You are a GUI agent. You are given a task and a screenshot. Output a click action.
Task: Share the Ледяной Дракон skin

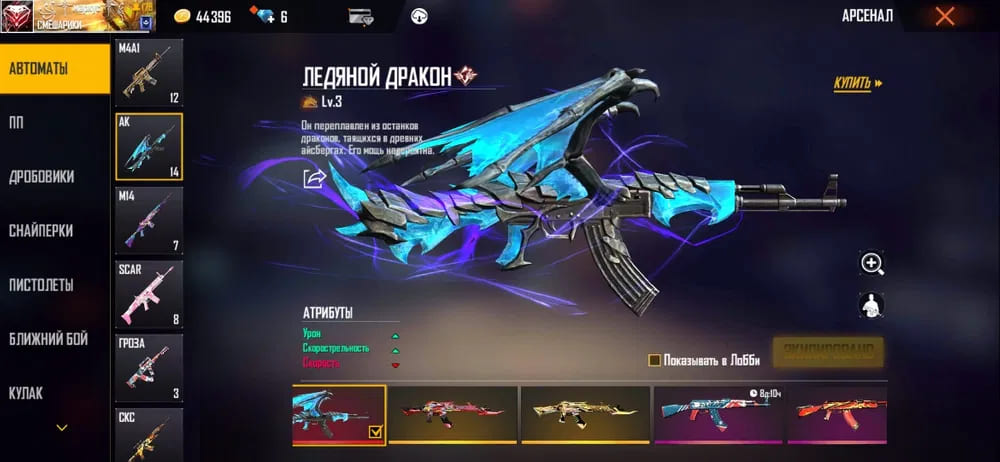(315, 178)
